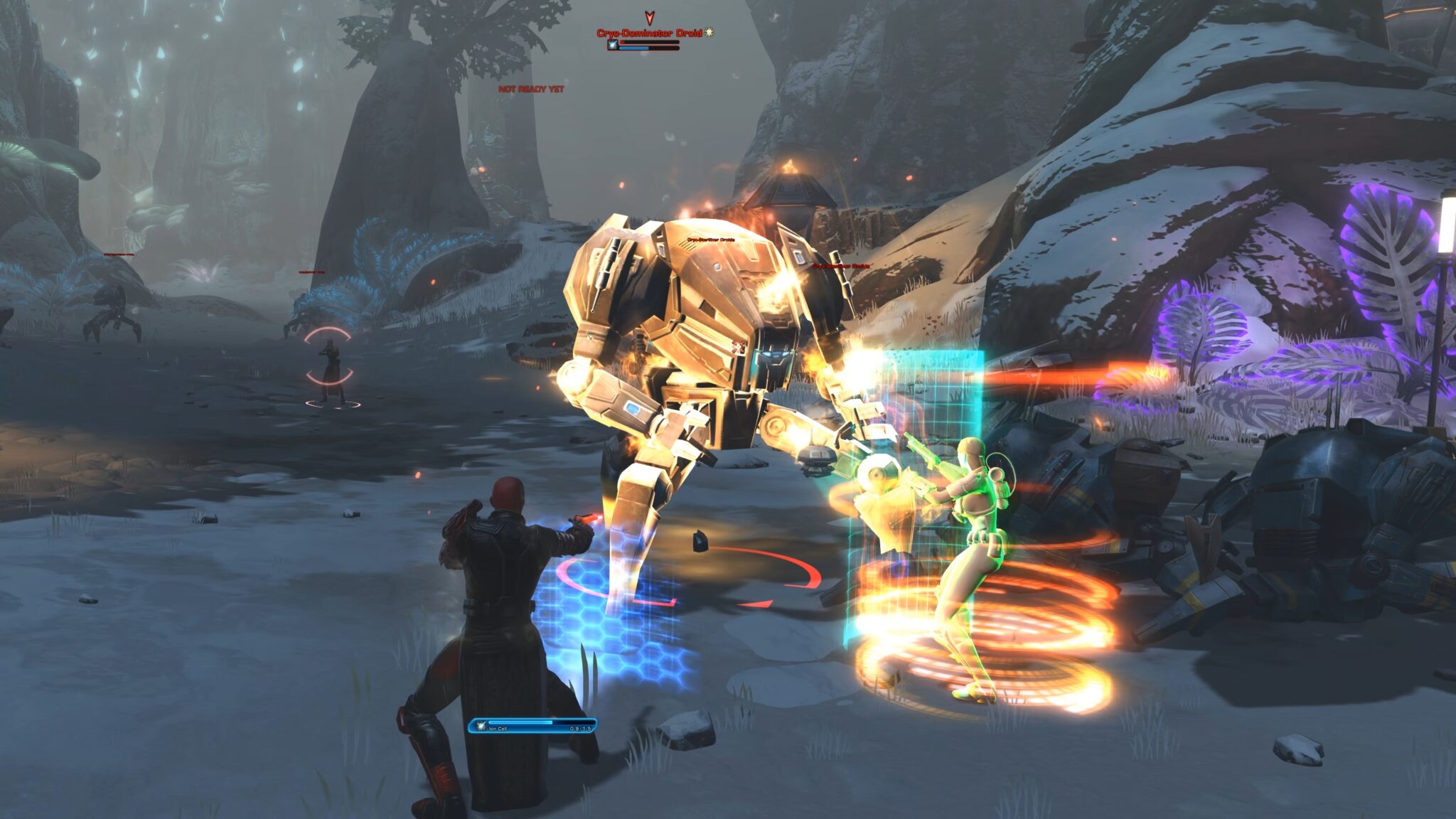The image size is (1456, 819).
Task: Click the red target arrow above the droid
Action: [x=649, y=19]
